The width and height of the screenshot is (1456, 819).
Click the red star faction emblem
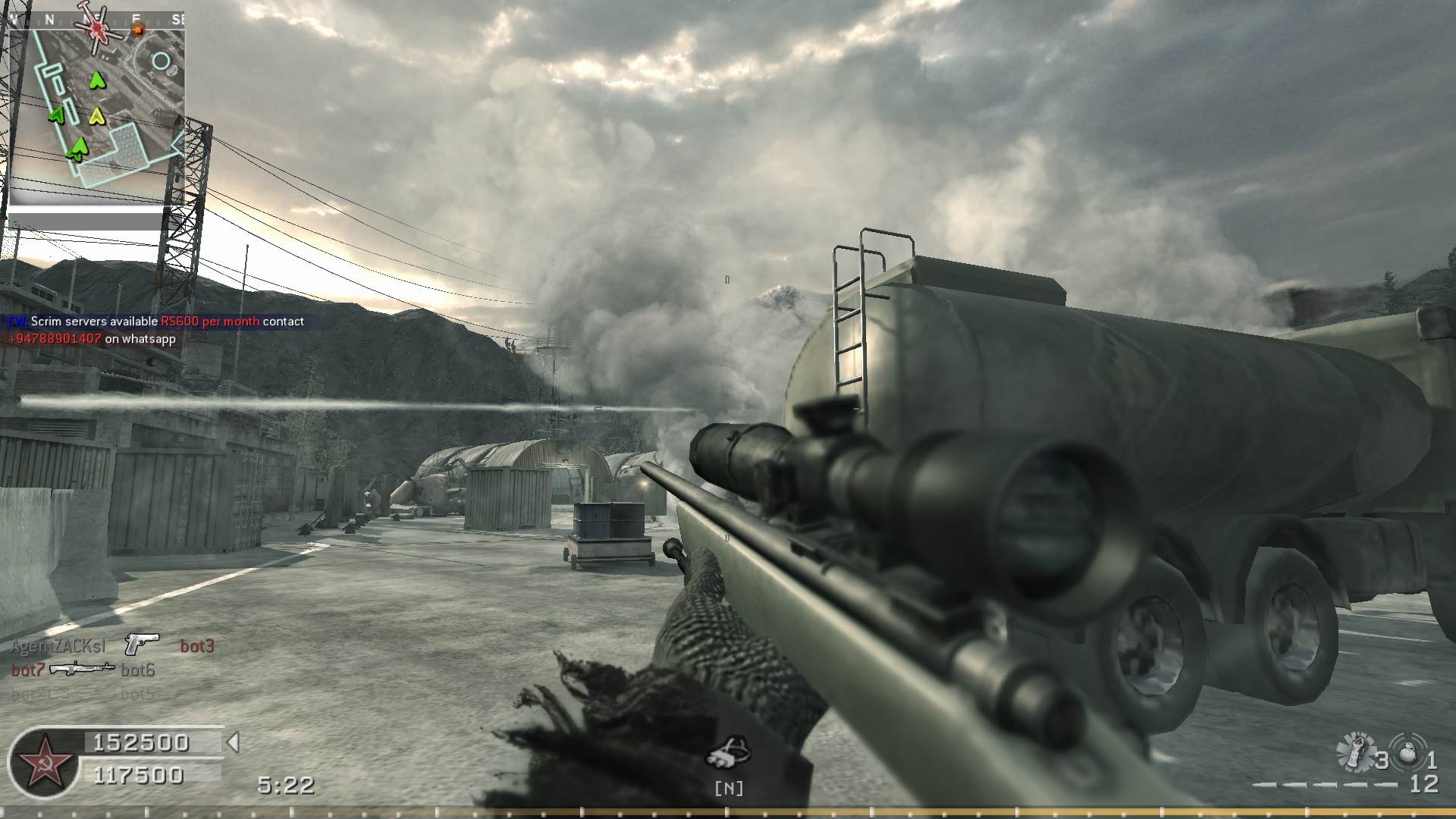tap(43, 762)
